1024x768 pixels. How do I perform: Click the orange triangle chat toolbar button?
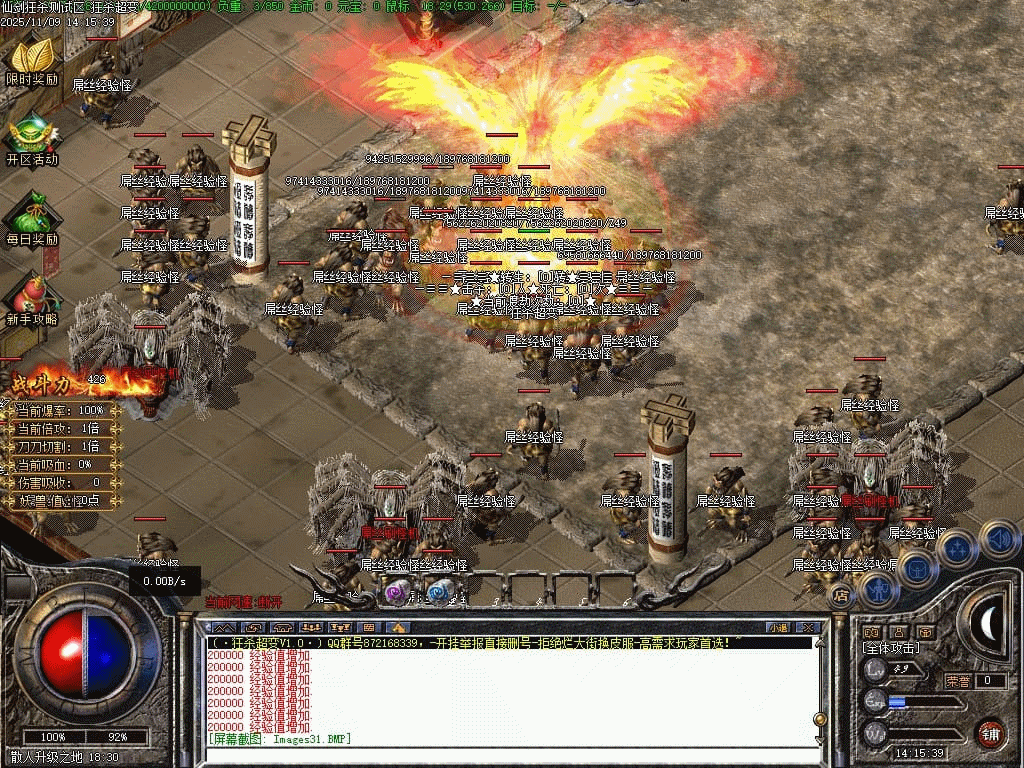[x=397, y=627]
